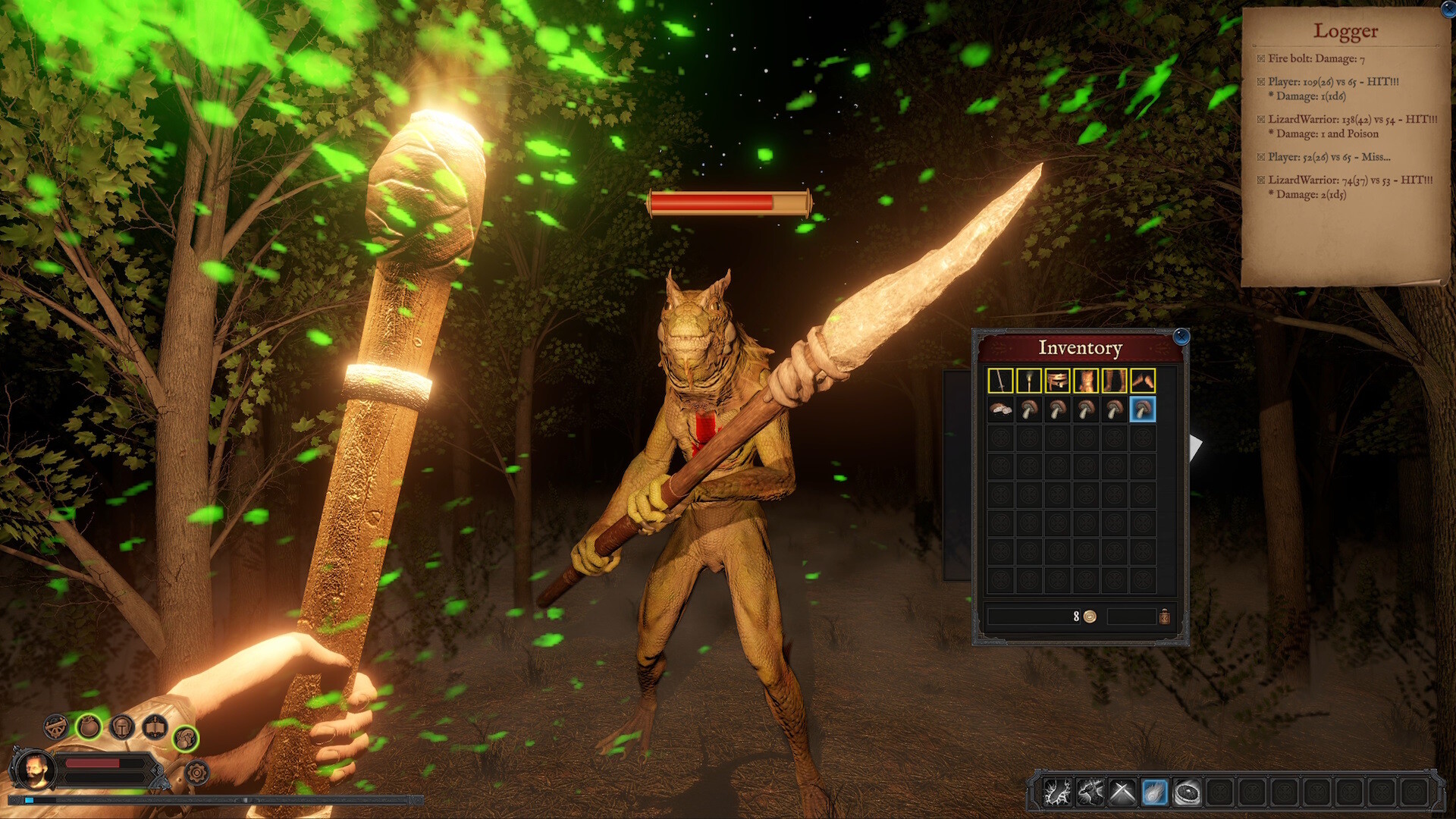Viewport: 1456px width, 819px height.
Task: Open the crossbow crafting icon
Action: coord(55,726)
